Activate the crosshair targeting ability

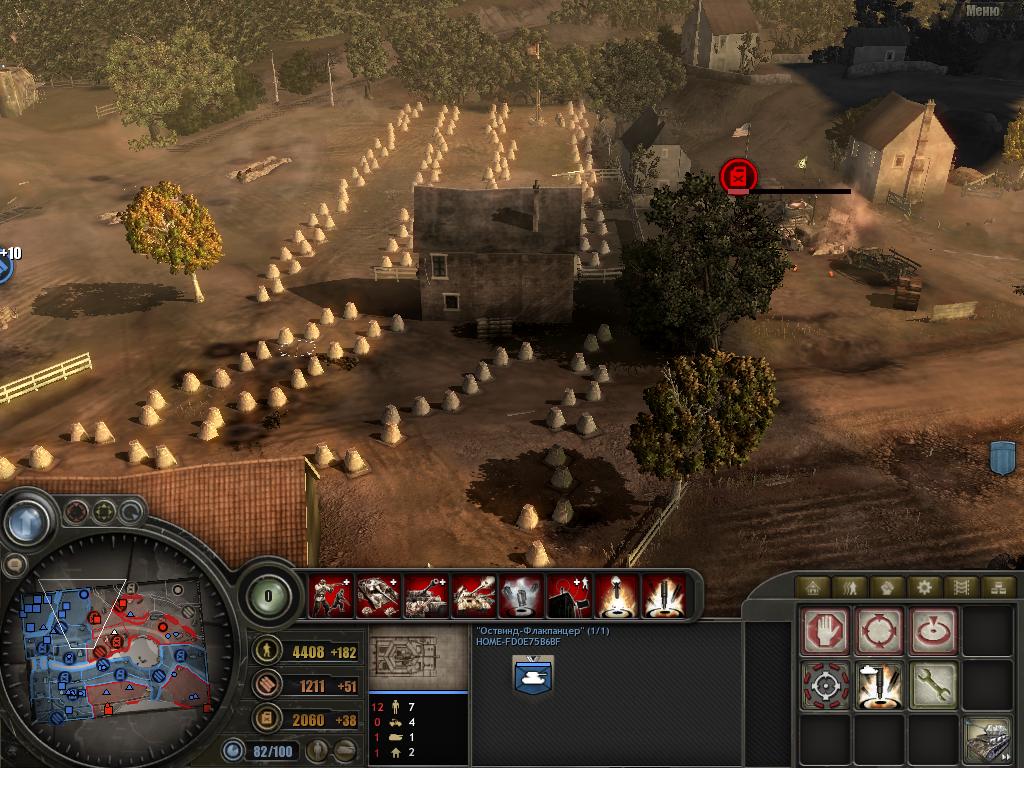click(x=826, y=686)
